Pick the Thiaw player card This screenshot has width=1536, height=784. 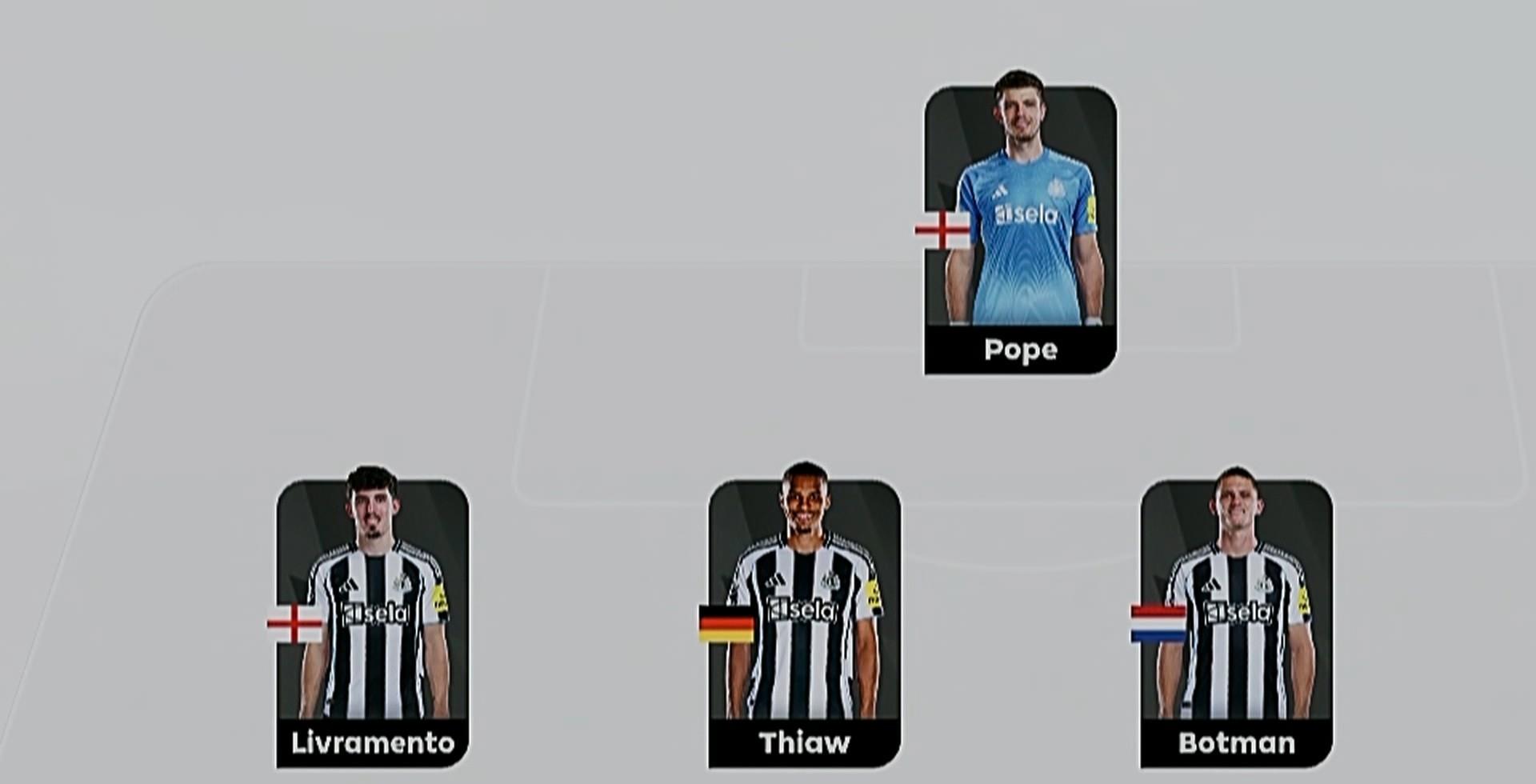coord(804,623)
